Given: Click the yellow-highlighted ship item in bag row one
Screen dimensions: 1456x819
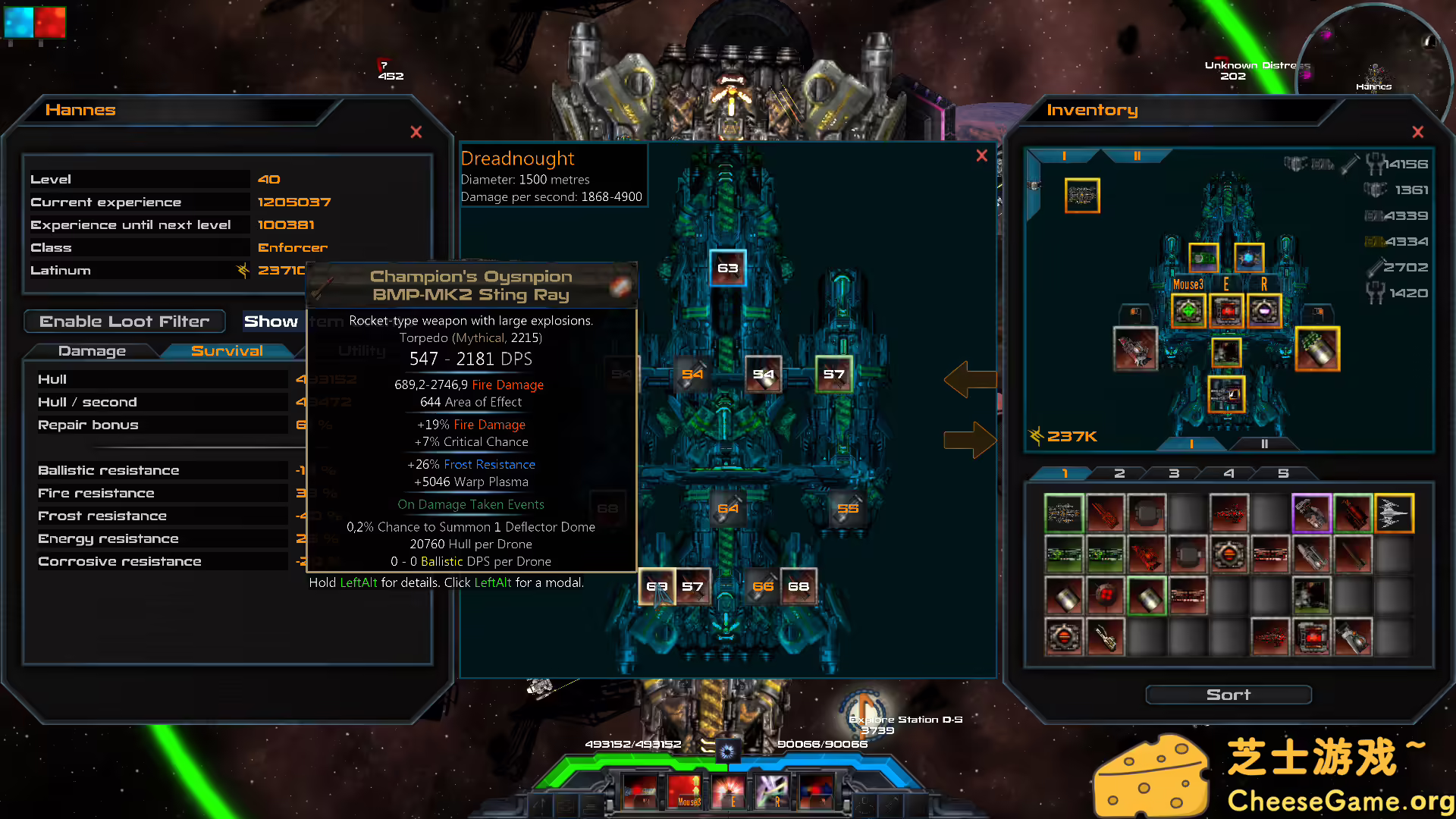Looking at the screenshot, I should coord(1394,513).
